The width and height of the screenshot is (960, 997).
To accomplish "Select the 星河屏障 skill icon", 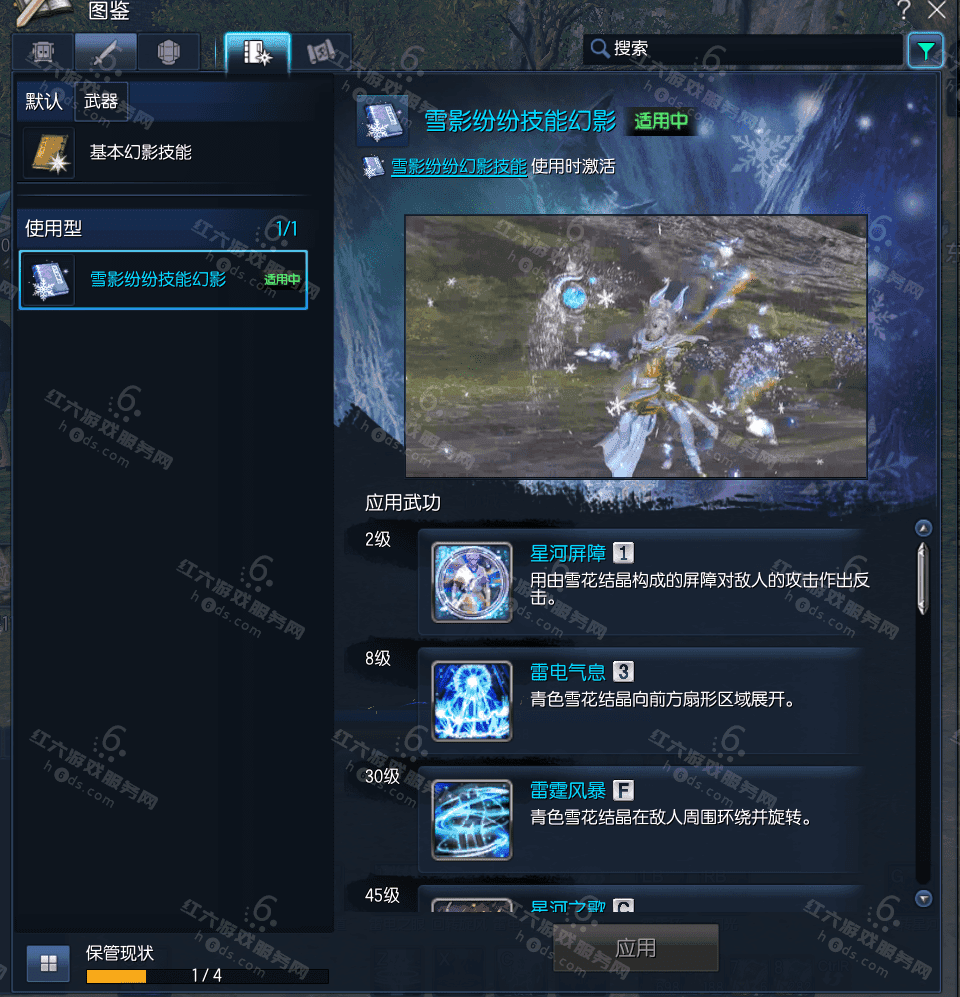I will pos(472,582).
